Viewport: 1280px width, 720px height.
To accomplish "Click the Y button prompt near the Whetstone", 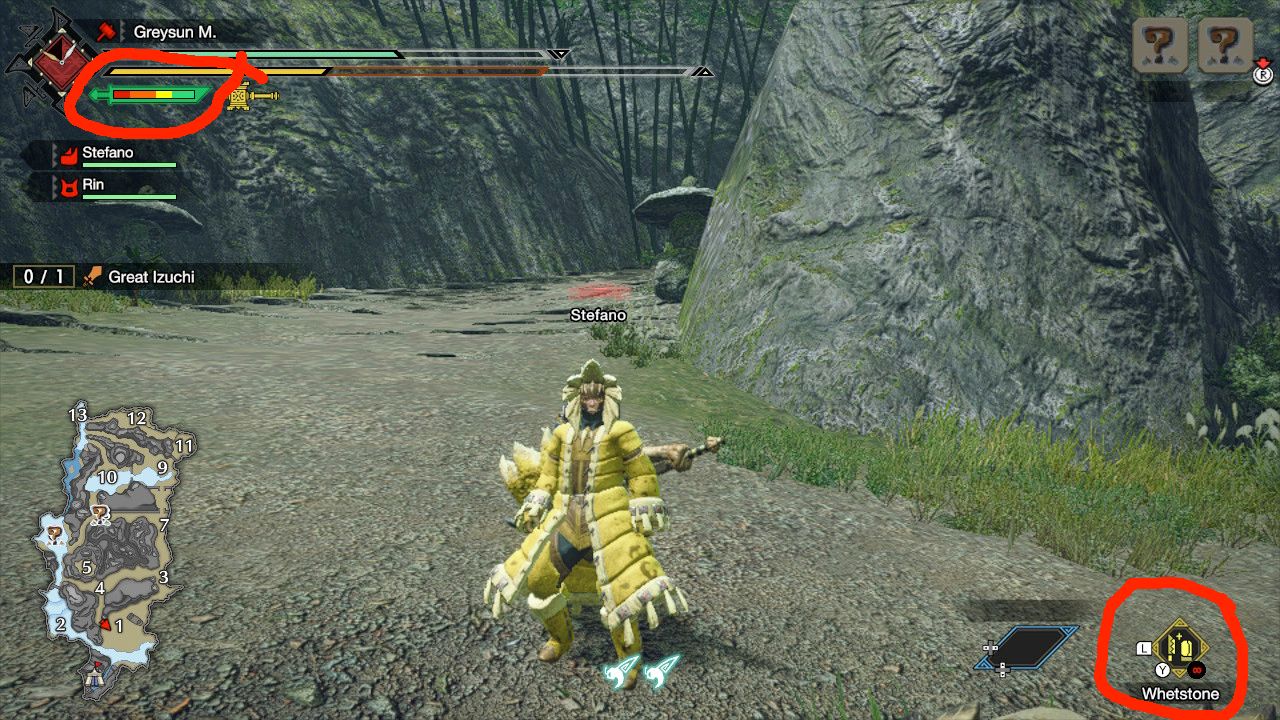I will click(1162, 669).
